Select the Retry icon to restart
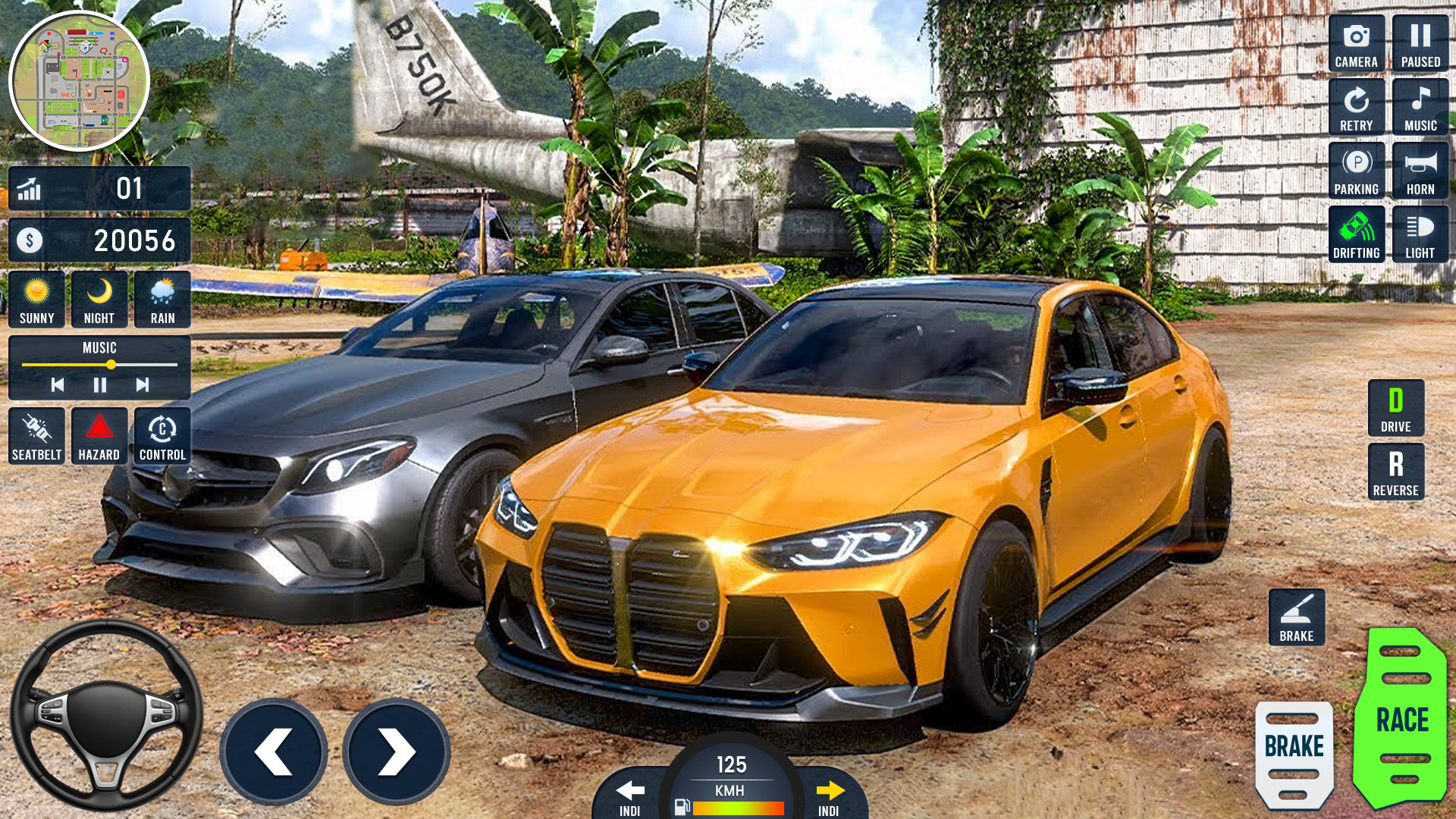Screen dimensions: 1456x819 pos(1356,106)
